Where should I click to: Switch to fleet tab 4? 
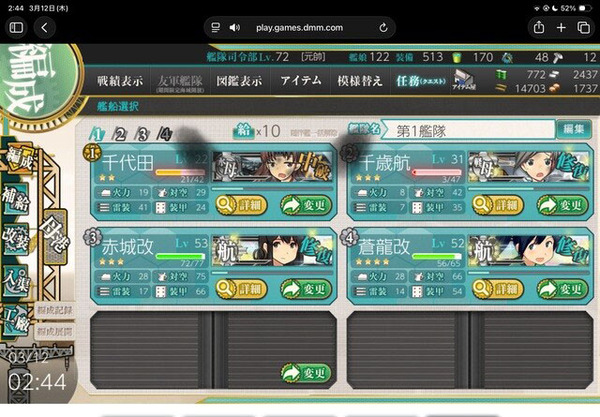[x=165, y=133]
